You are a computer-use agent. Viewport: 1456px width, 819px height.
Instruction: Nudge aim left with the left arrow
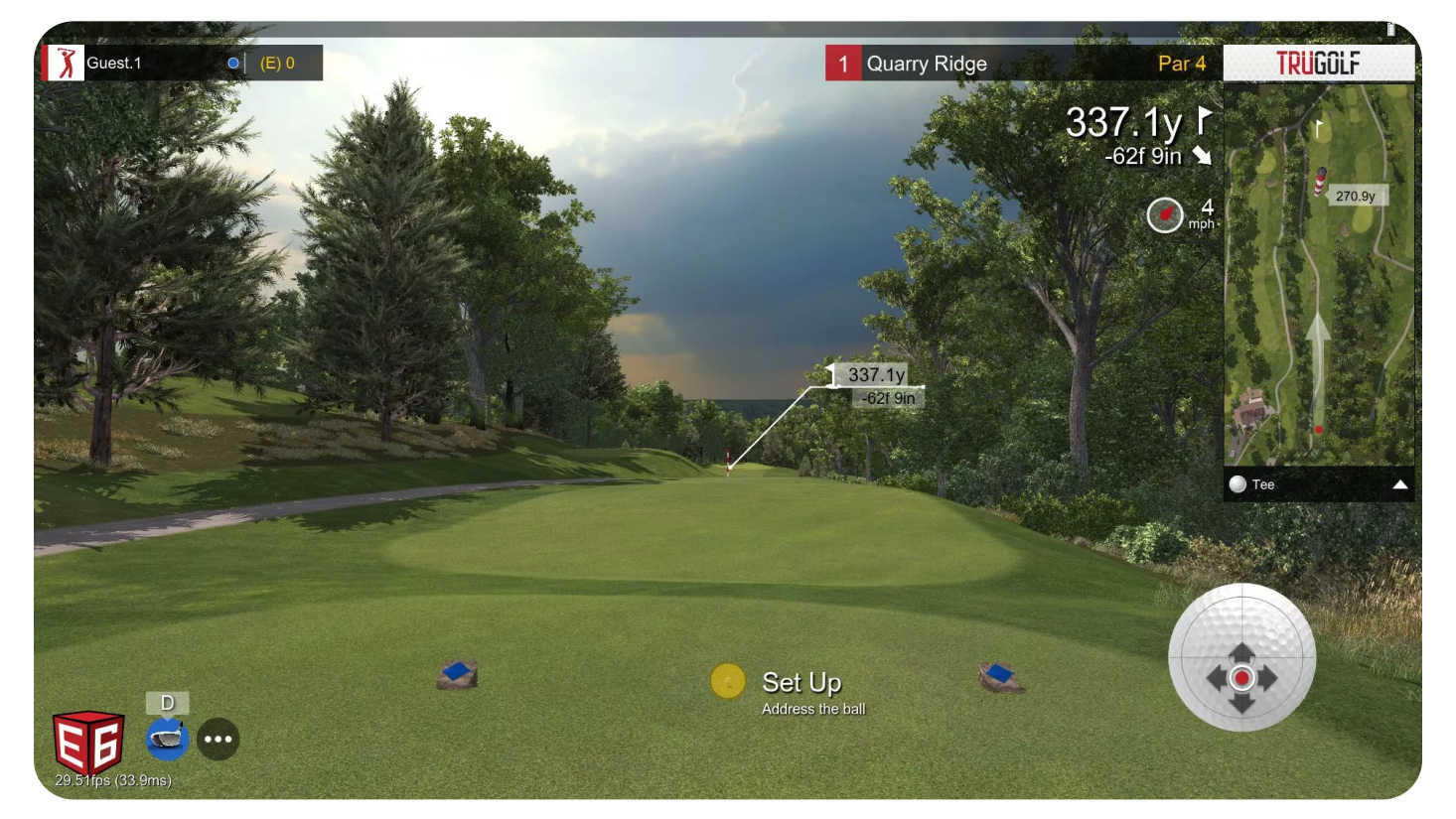click(x=1215, y=678)
